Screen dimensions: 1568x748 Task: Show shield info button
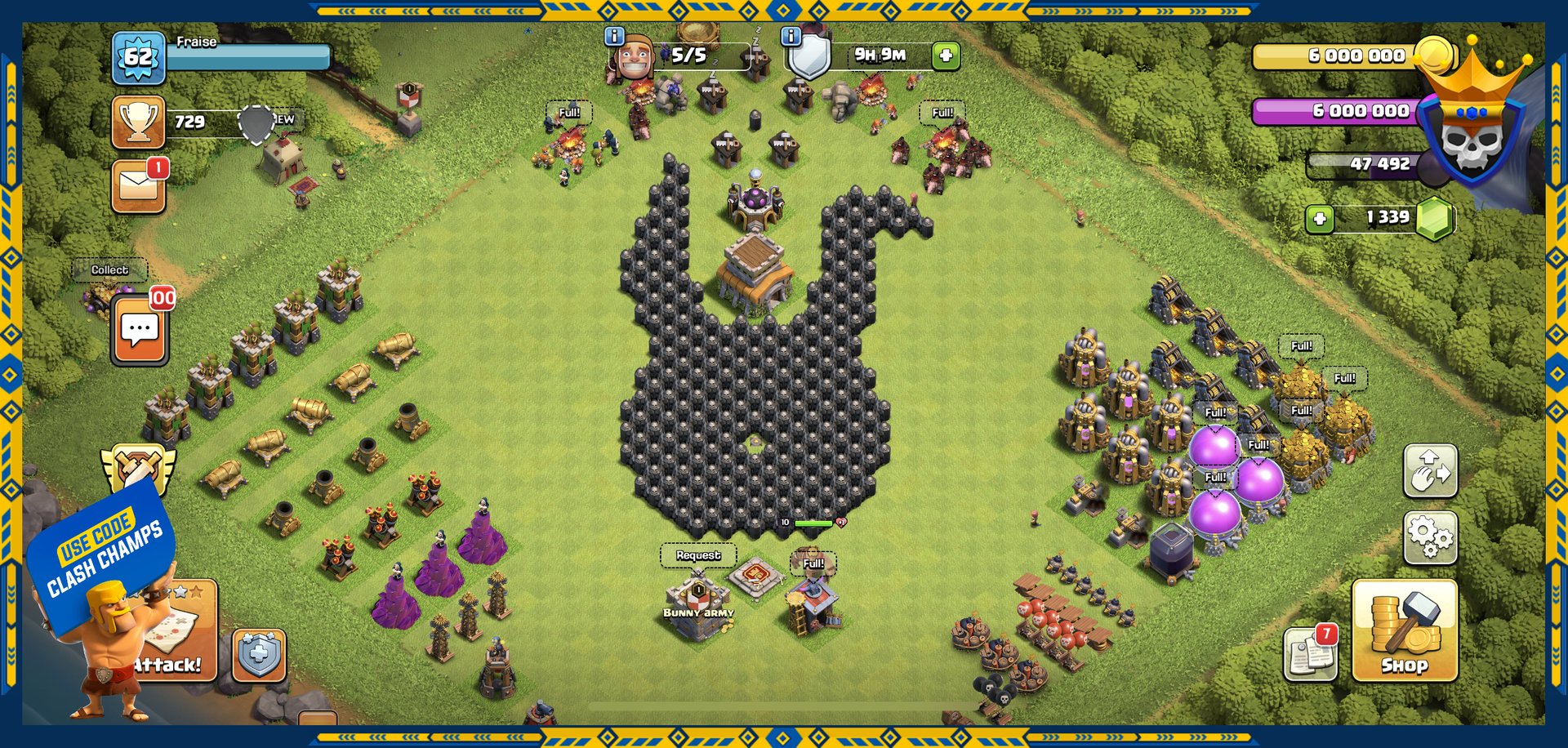tap(791, 37)
